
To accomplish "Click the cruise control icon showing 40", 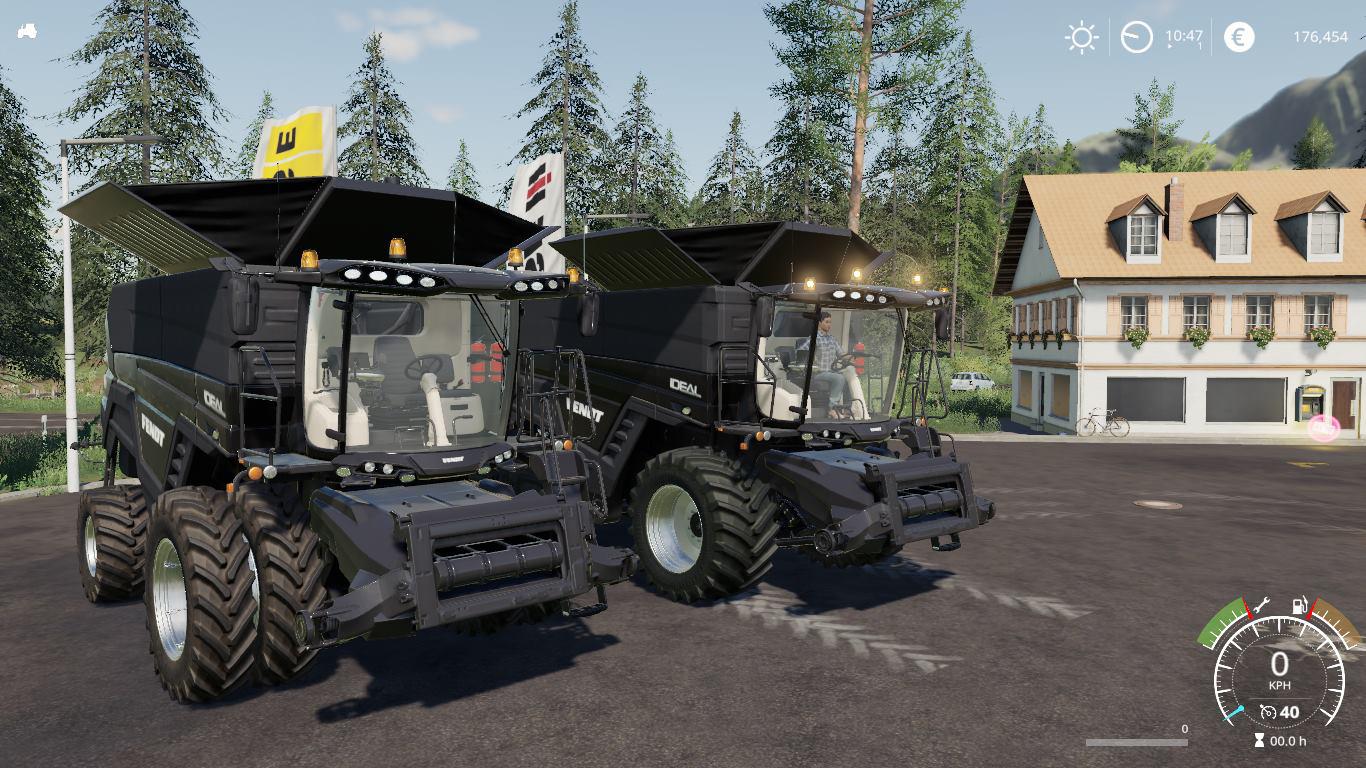I will pos(1280,711).
